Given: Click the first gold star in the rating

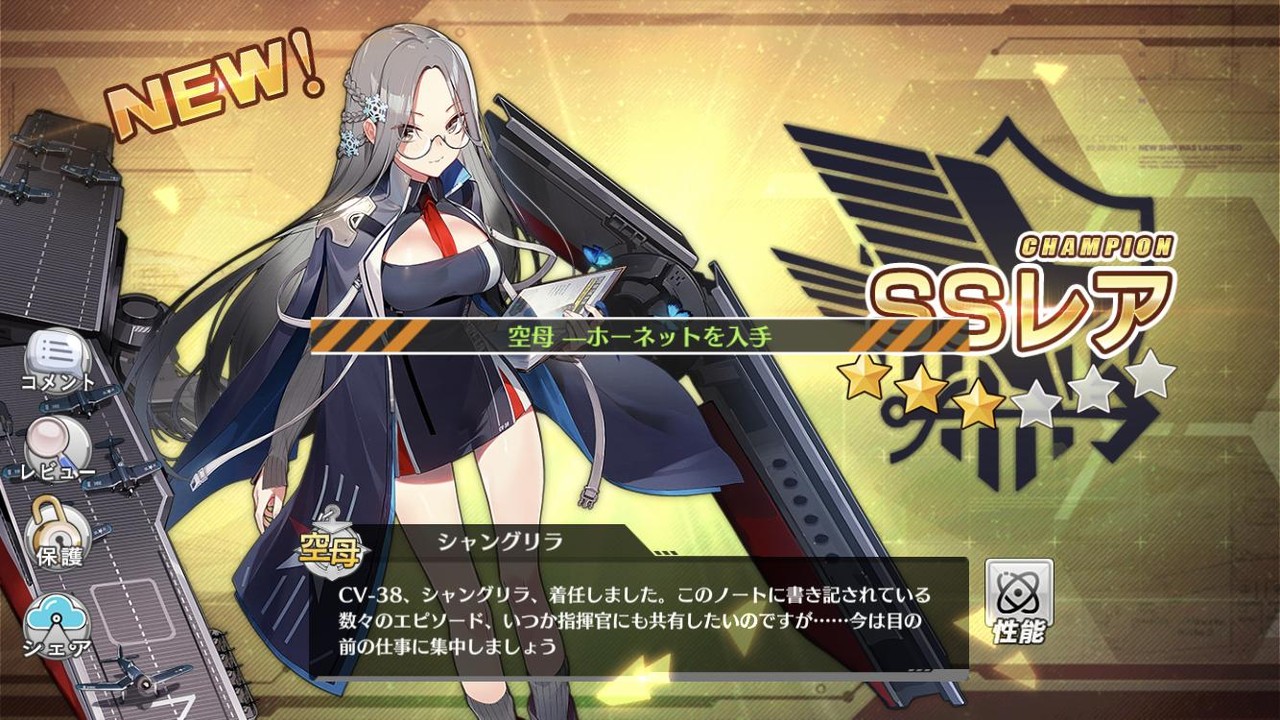Looking at the screenshot, I should click(x=866, y=380).
